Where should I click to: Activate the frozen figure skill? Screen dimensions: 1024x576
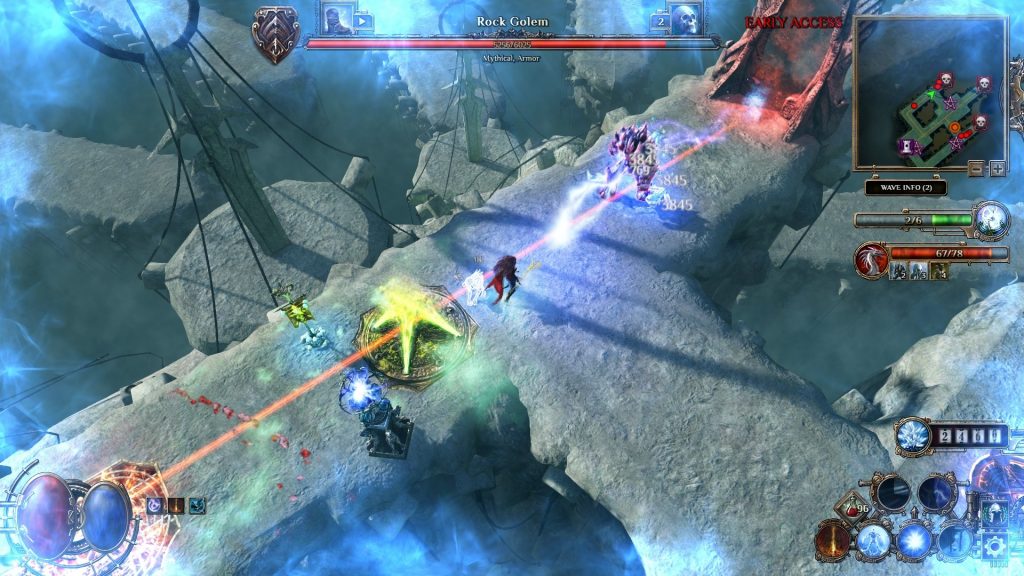[x=874, y=541]
